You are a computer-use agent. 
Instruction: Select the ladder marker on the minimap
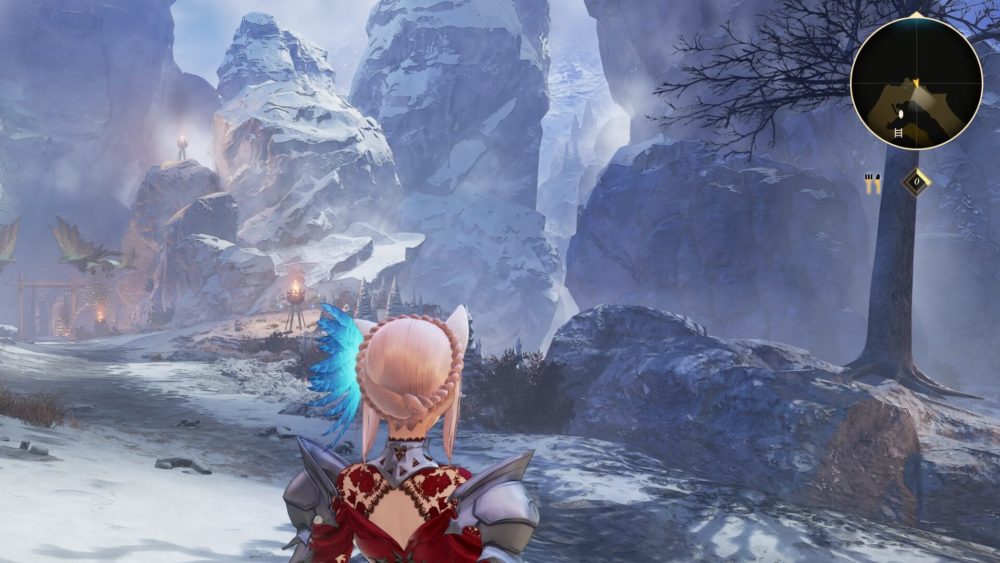pos(897,131)
